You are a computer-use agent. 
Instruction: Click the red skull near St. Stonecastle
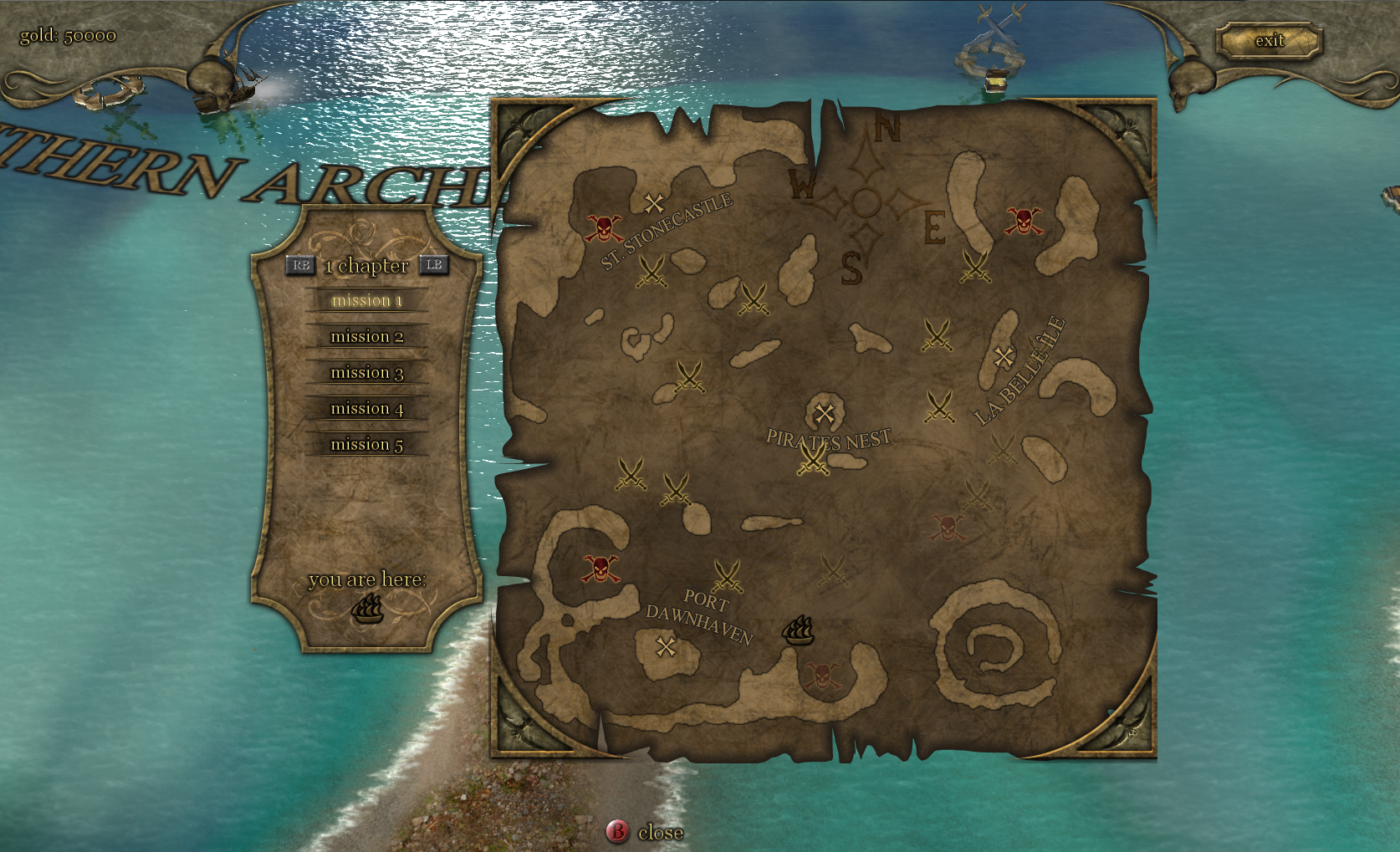tap(604, 227)
